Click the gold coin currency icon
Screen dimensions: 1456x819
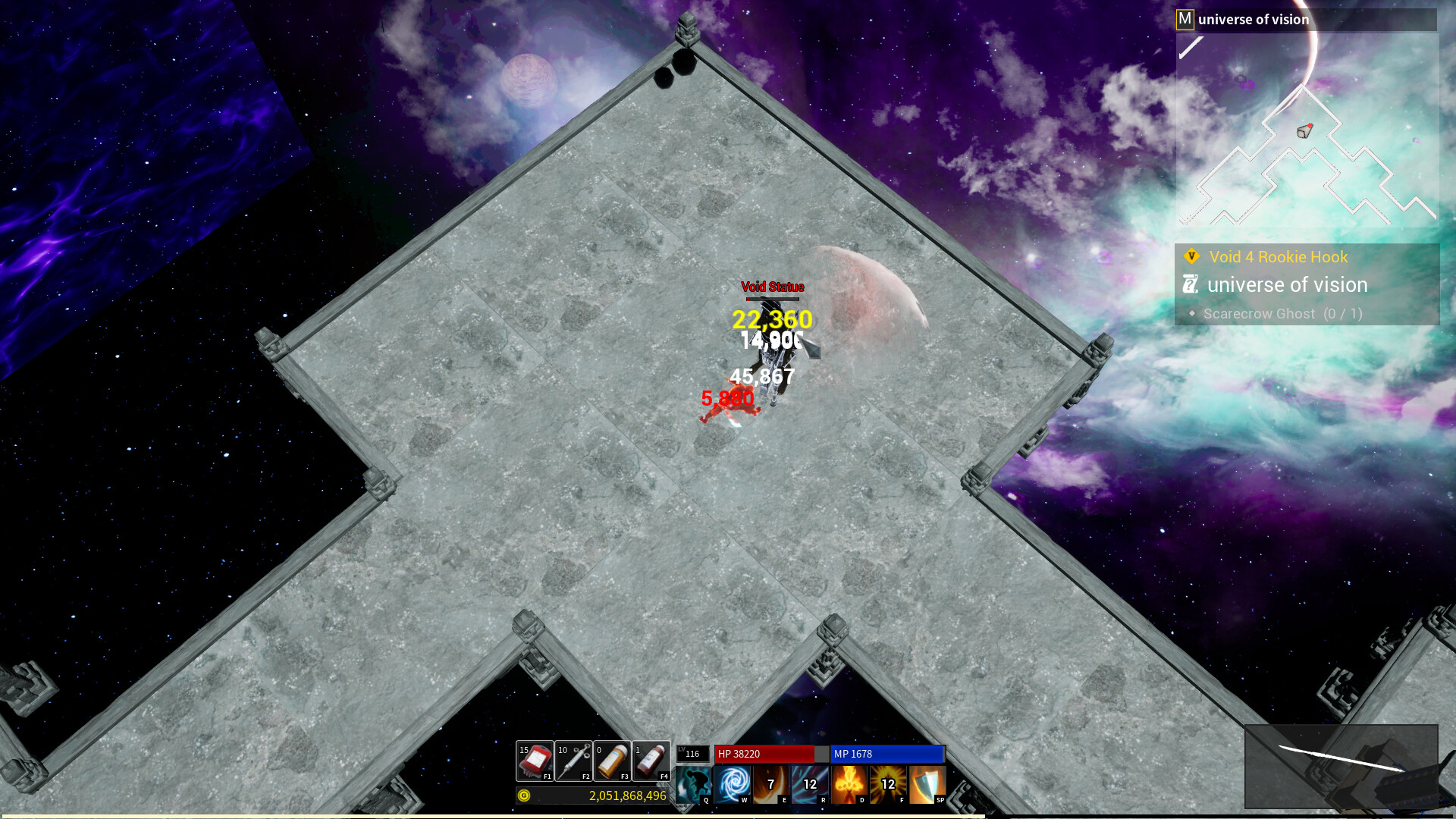coord(523,796)
